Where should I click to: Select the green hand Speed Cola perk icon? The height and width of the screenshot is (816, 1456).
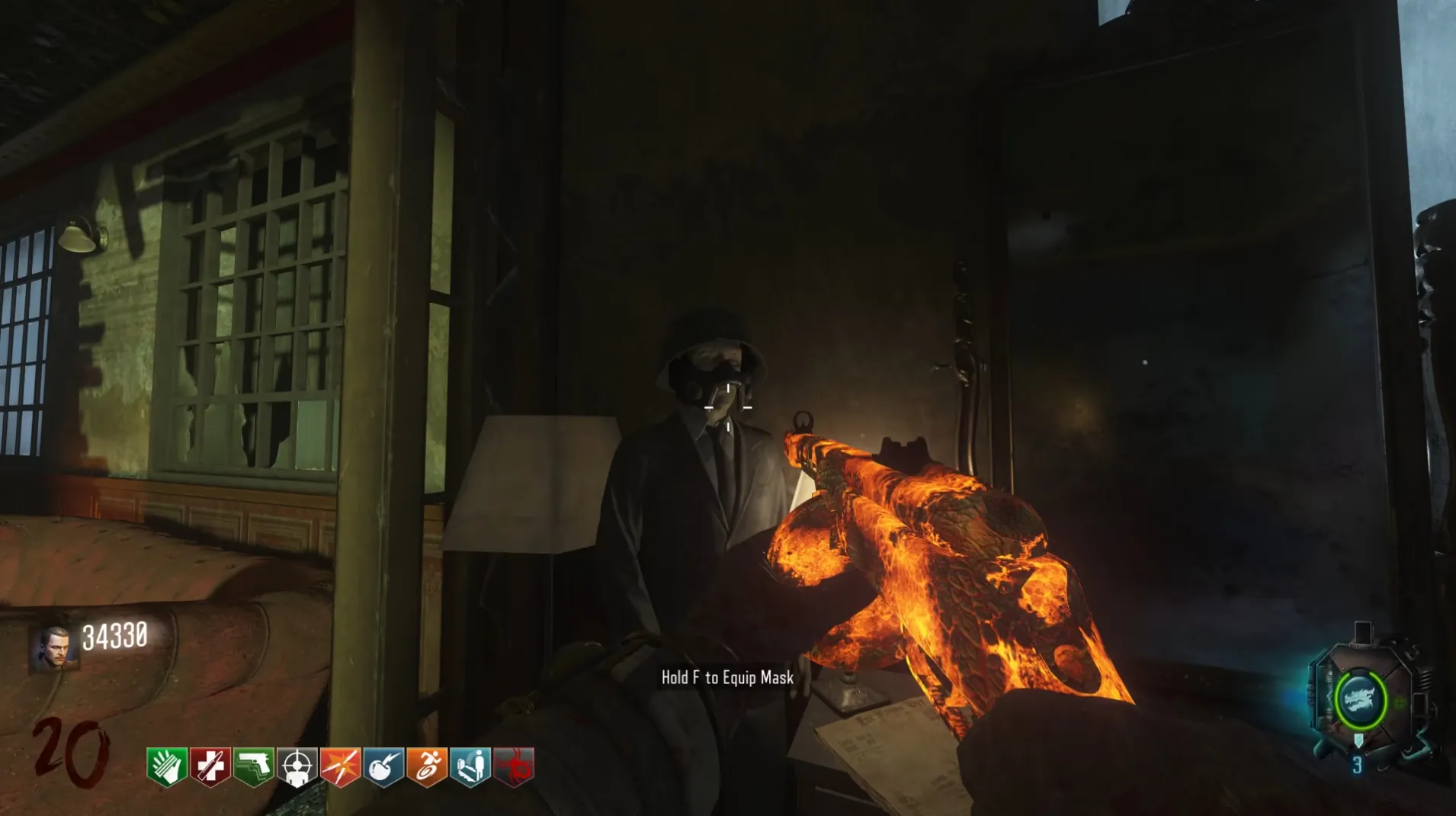[166, 766]
